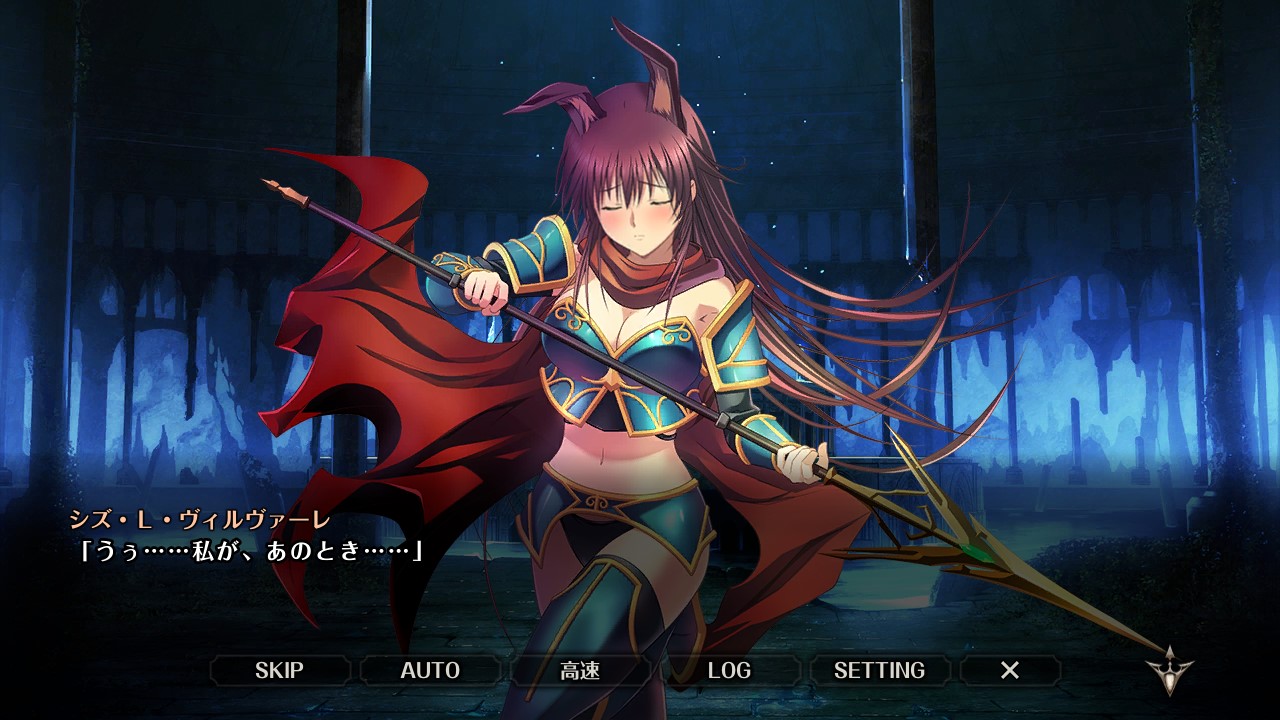Toggle the 高速 fast-forward mode

click(580, 670)
